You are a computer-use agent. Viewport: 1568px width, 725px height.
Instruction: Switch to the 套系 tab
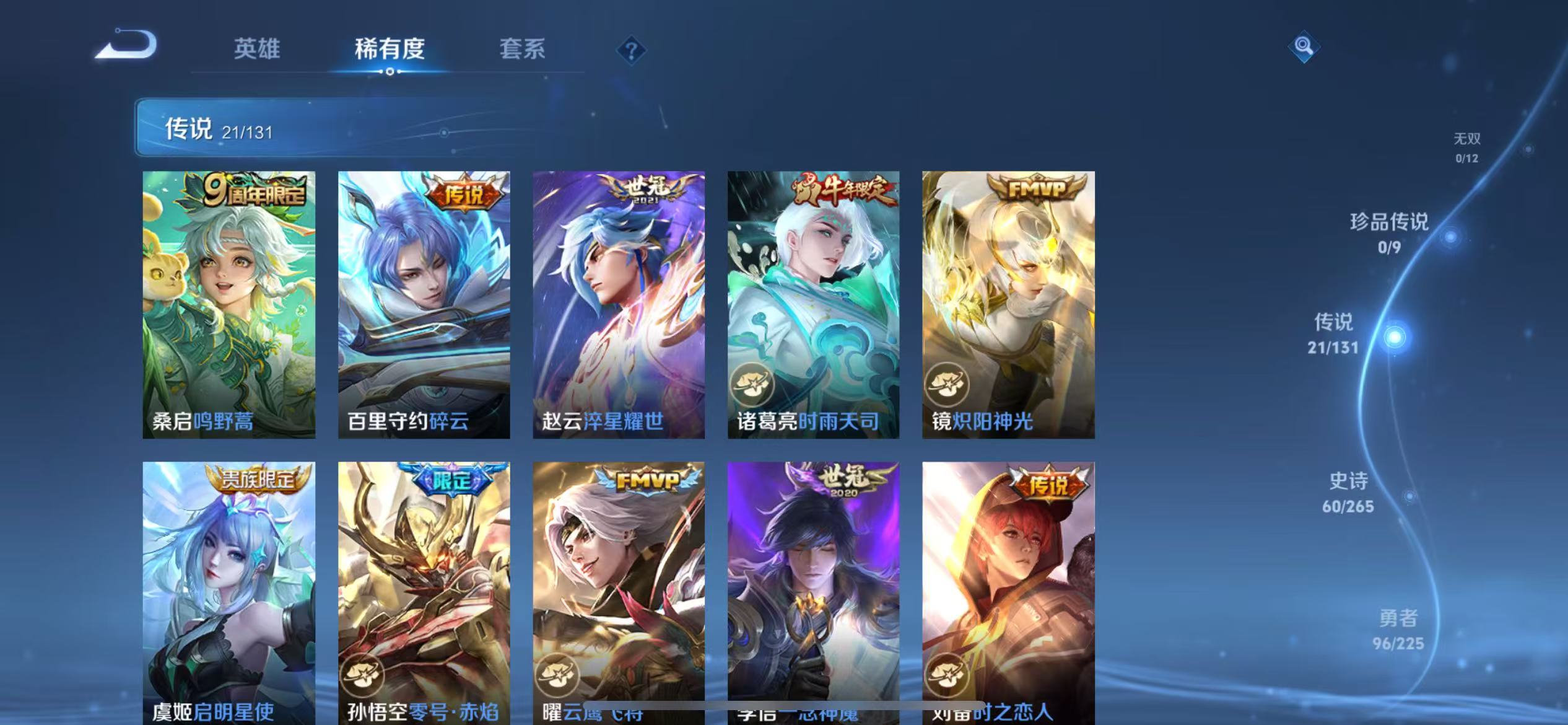(523, 49)
